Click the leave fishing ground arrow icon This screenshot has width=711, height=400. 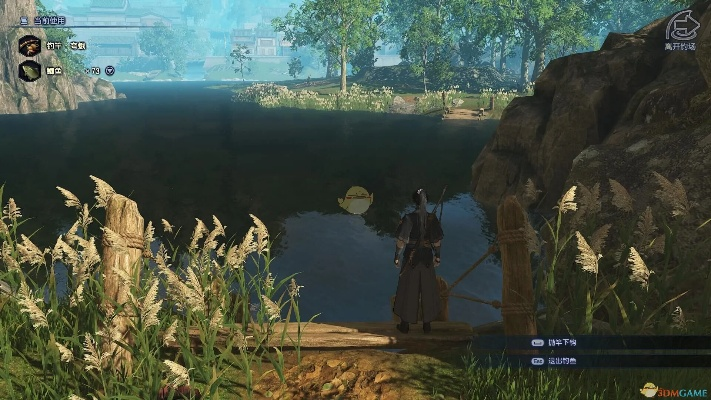click(681, 26)
